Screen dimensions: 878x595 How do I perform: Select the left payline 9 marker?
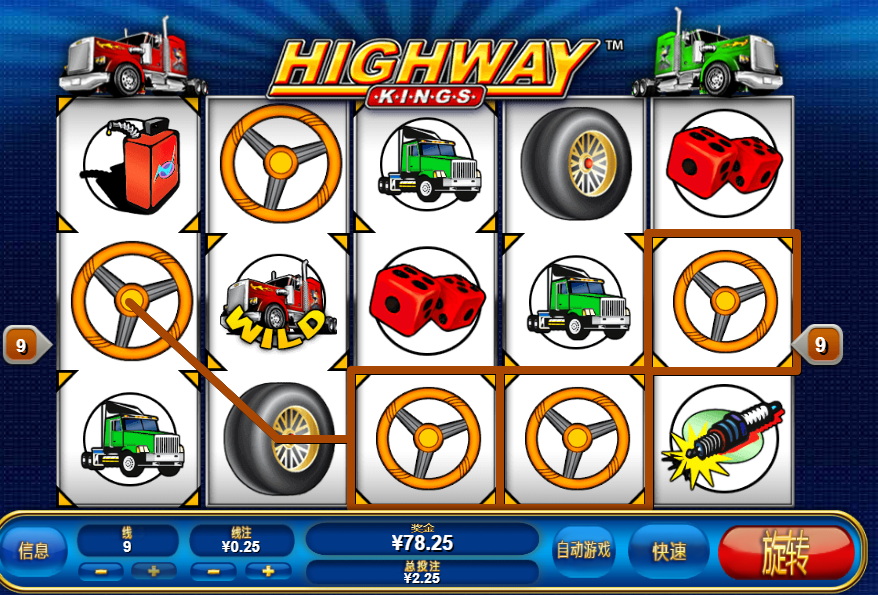pyautogui.click(x=21, y=346)
